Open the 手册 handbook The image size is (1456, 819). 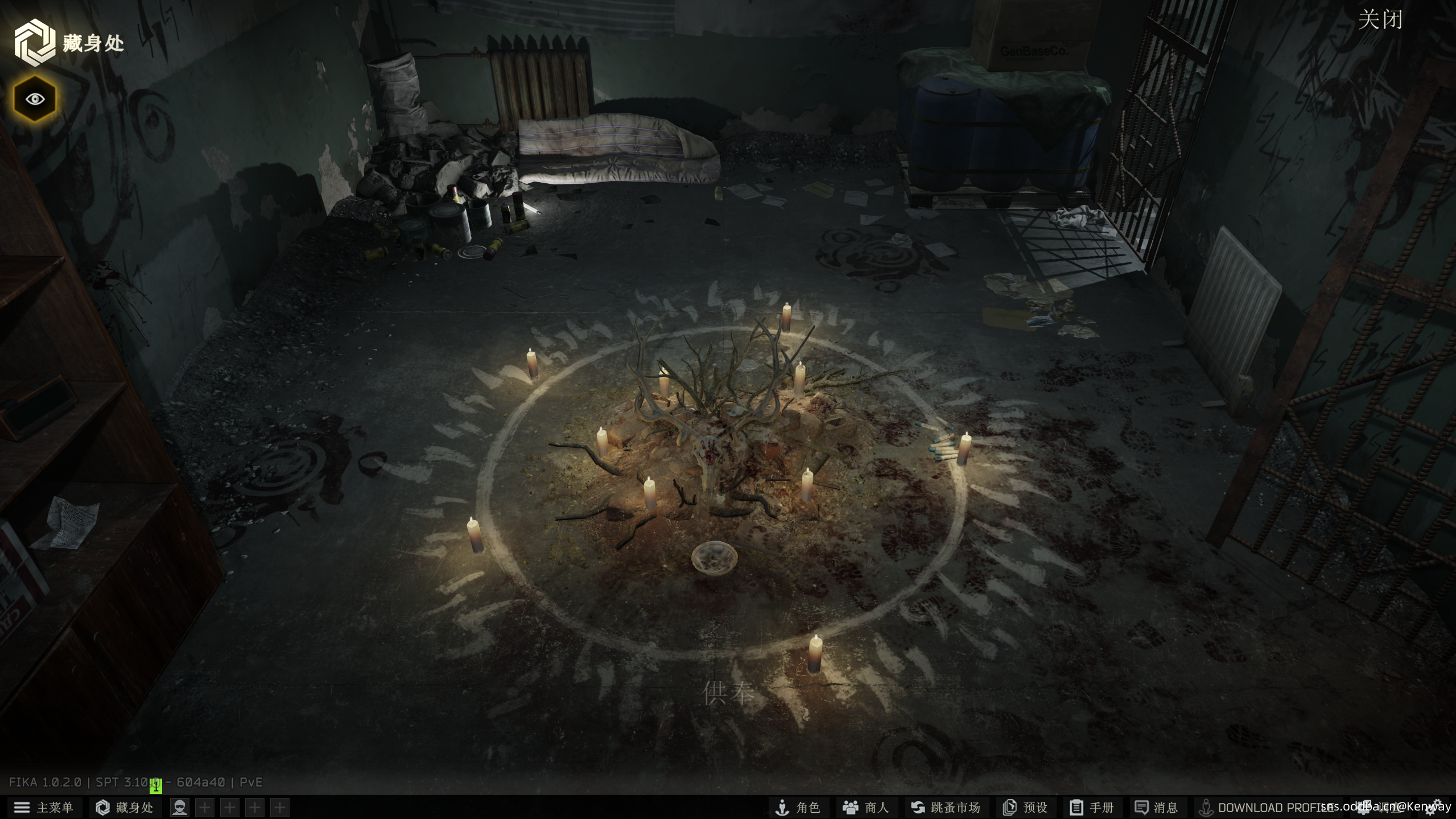point(1091,807)
